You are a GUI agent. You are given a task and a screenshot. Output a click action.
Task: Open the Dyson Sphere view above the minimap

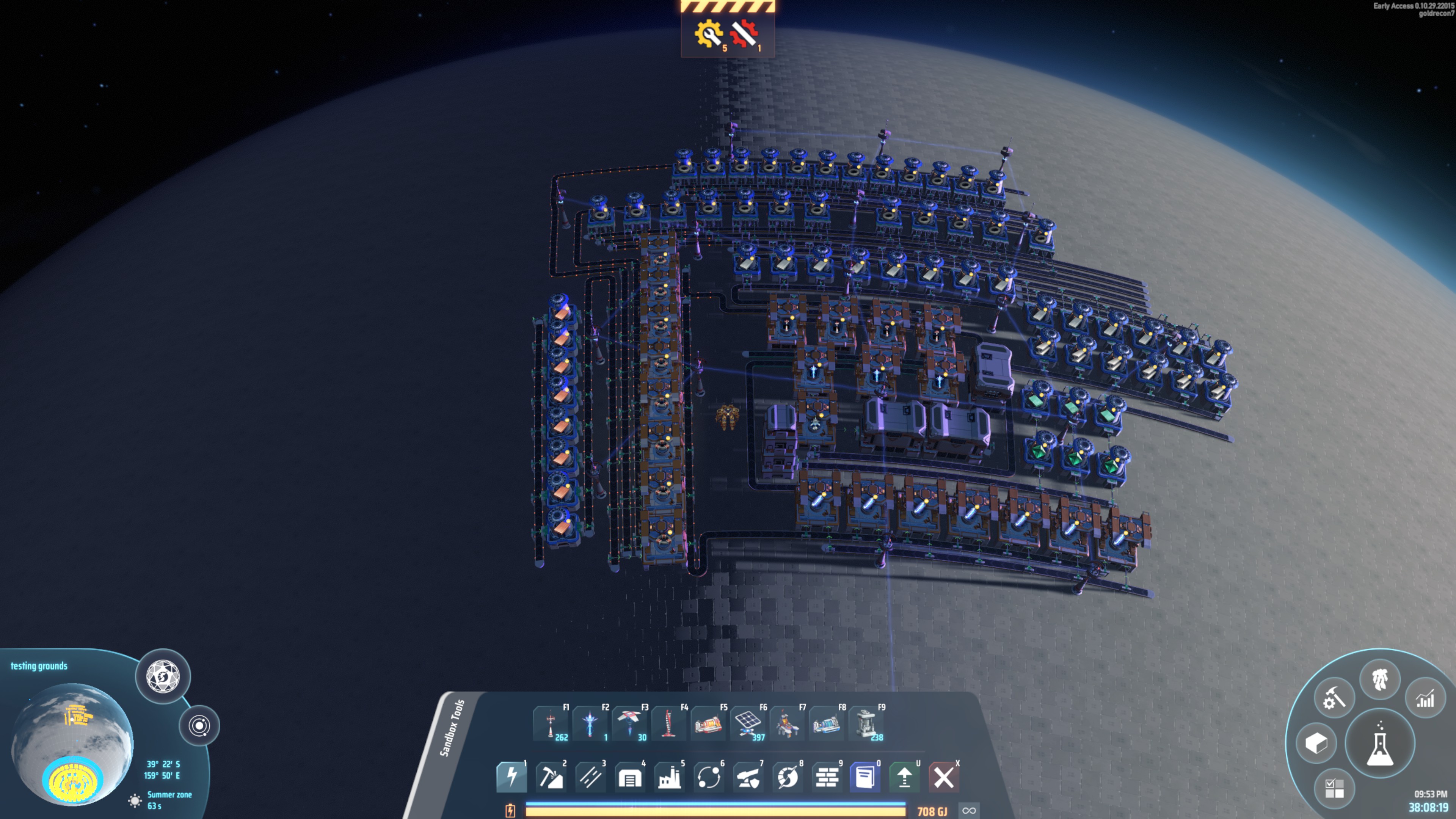163,678
